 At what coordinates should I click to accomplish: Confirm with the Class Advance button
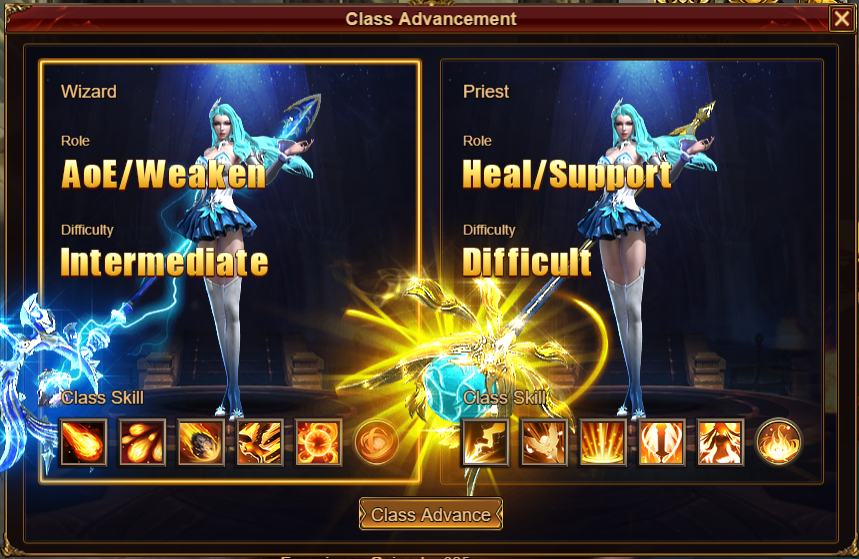pos(431,515)
